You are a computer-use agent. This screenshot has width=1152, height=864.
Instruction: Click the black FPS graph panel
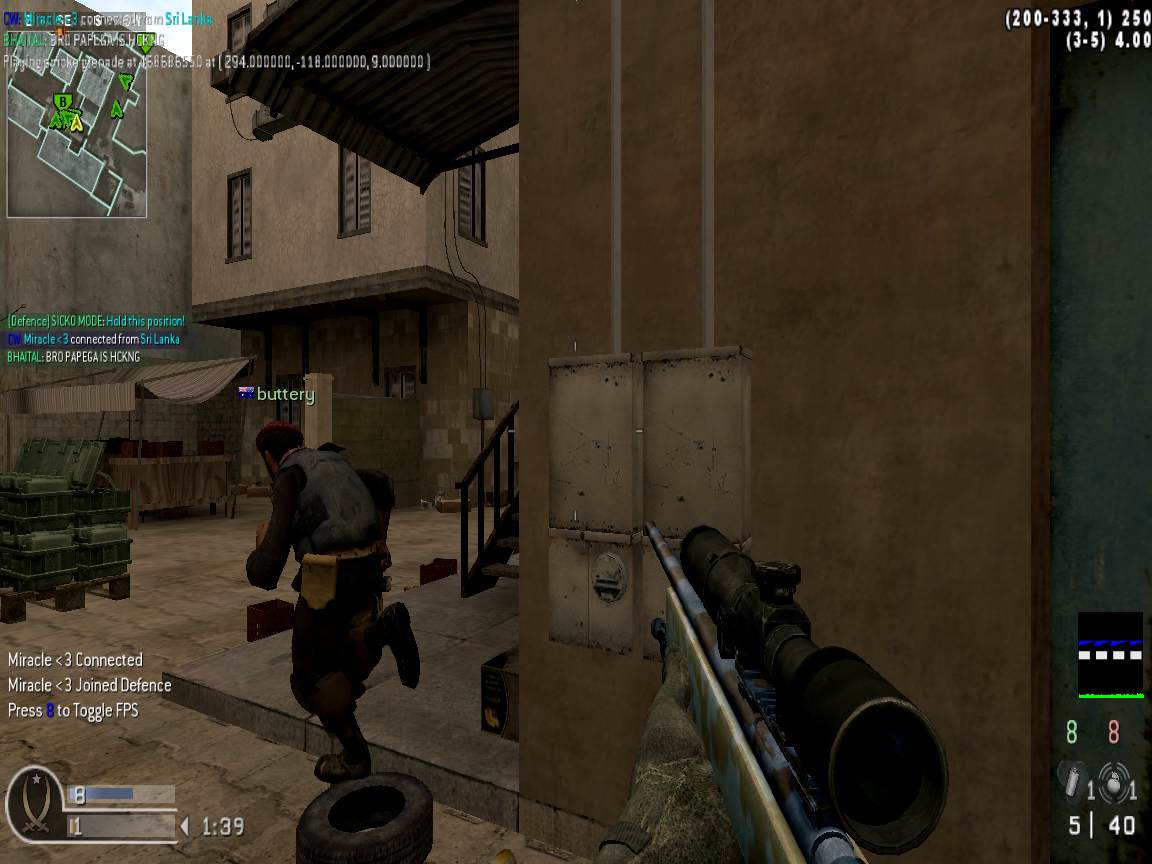pyautogui.click(x=1110, y=655)
